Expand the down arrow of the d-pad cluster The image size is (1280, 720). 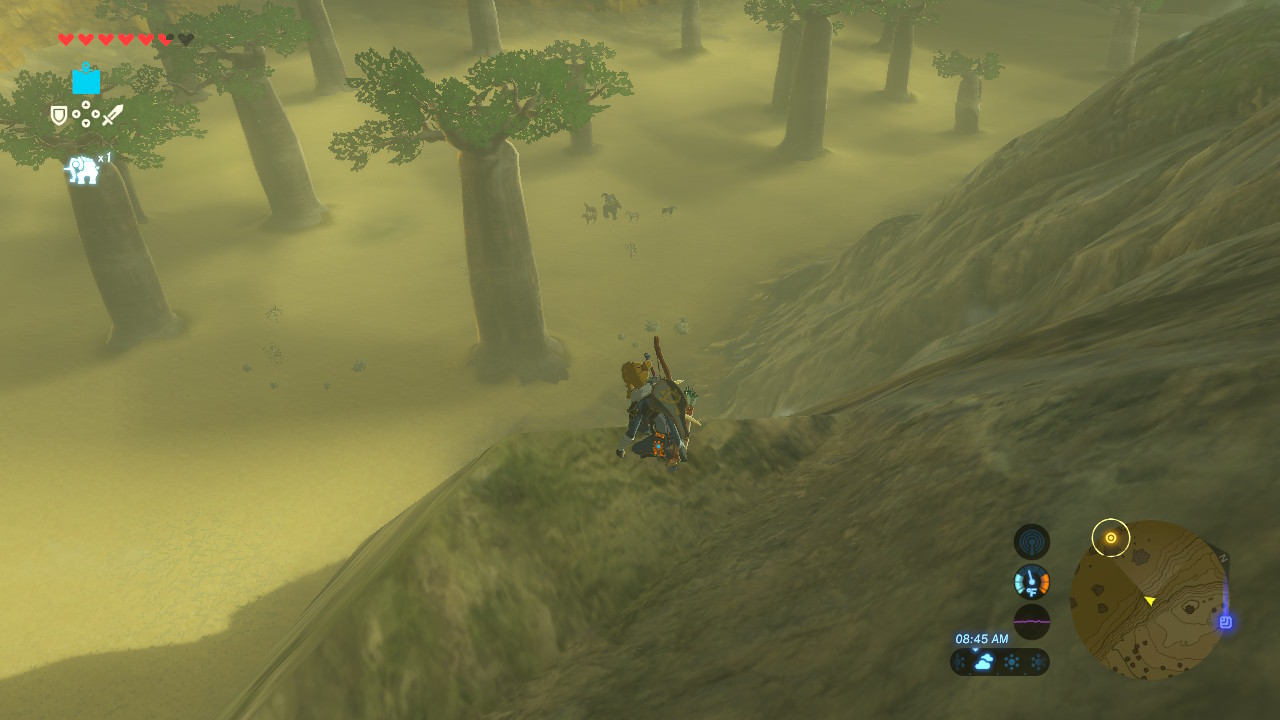(86, 123)
